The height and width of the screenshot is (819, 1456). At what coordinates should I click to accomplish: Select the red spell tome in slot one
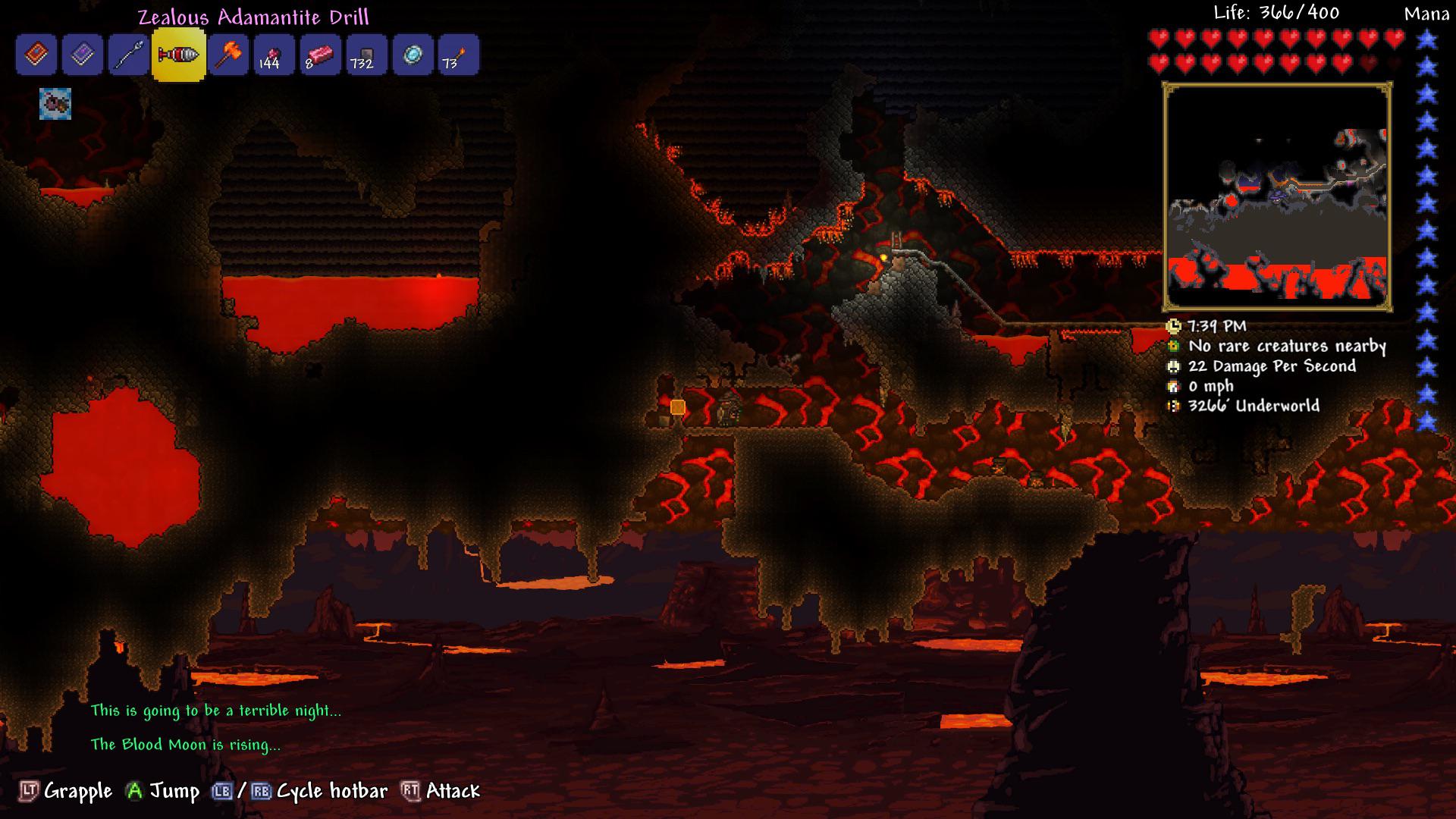(x=36, y=54)
